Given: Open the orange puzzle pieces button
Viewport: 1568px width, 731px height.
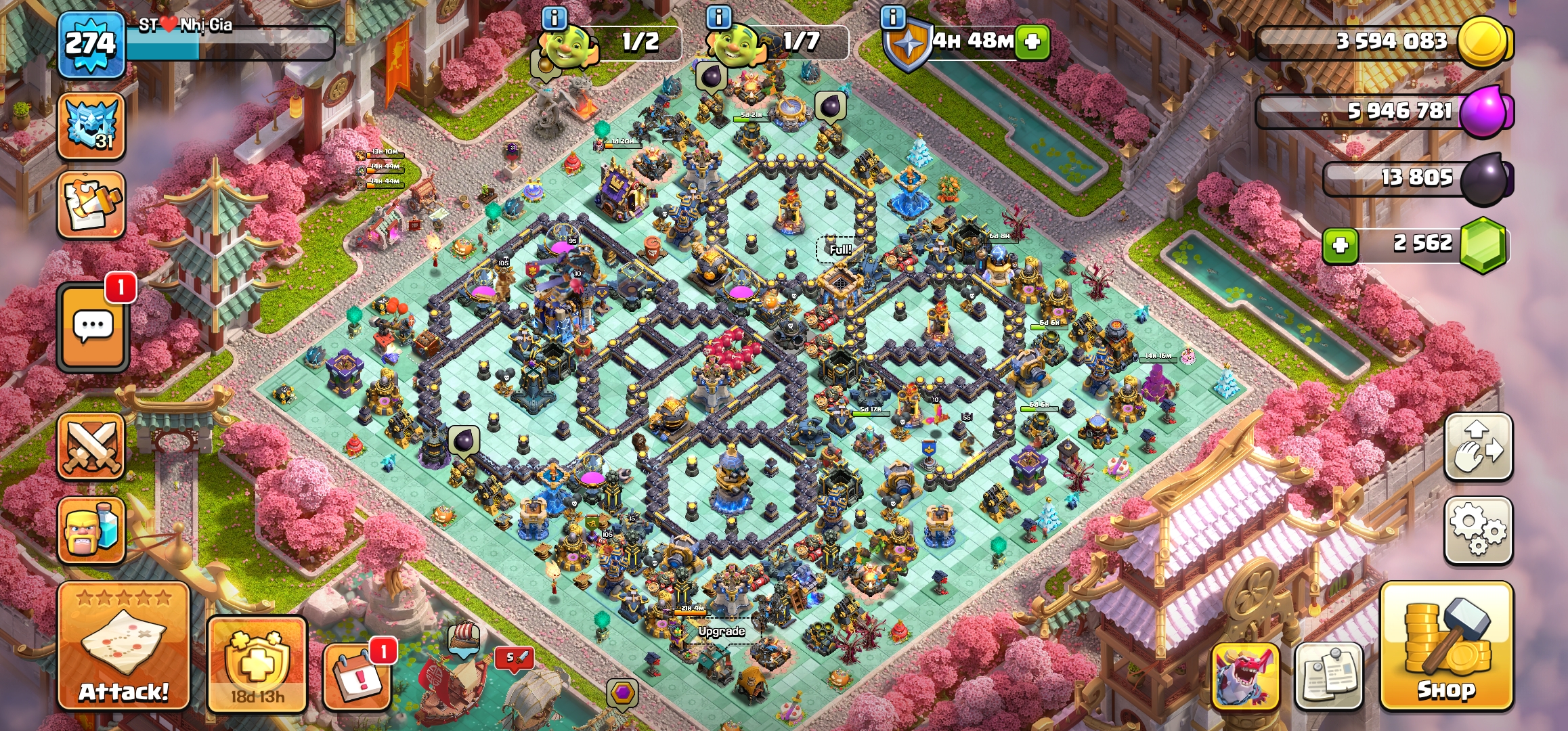Looking at the screenshot, I should 91,204.
